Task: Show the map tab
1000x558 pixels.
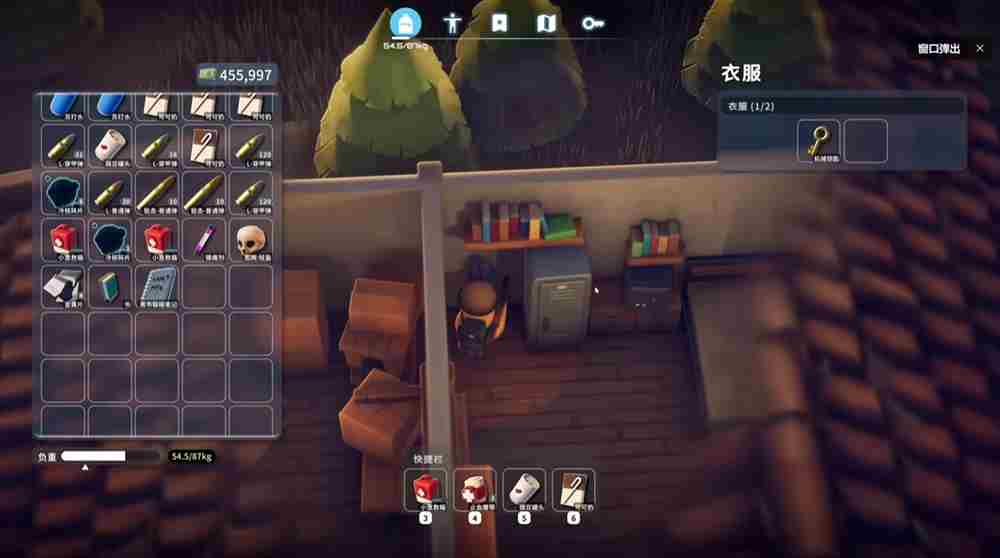Action: point(546,24)
